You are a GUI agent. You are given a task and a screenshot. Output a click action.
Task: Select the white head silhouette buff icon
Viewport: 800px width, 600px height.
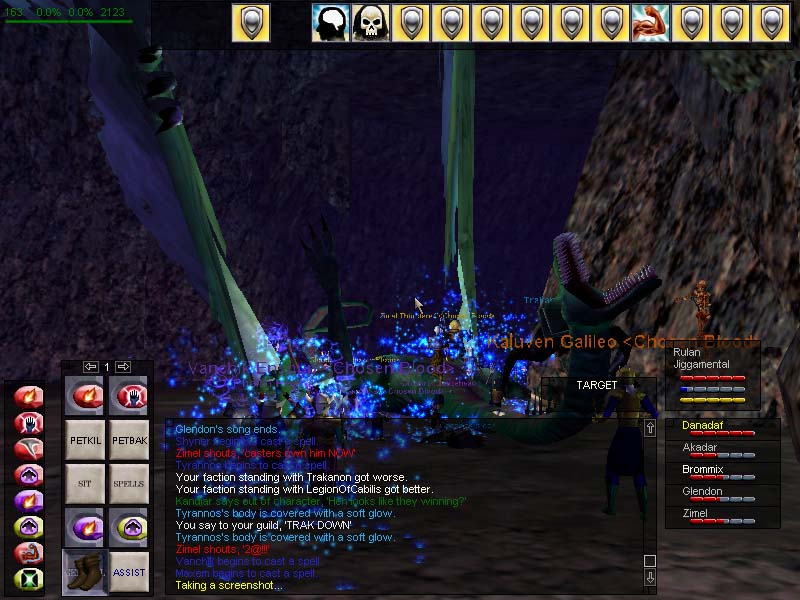point(331,23)
